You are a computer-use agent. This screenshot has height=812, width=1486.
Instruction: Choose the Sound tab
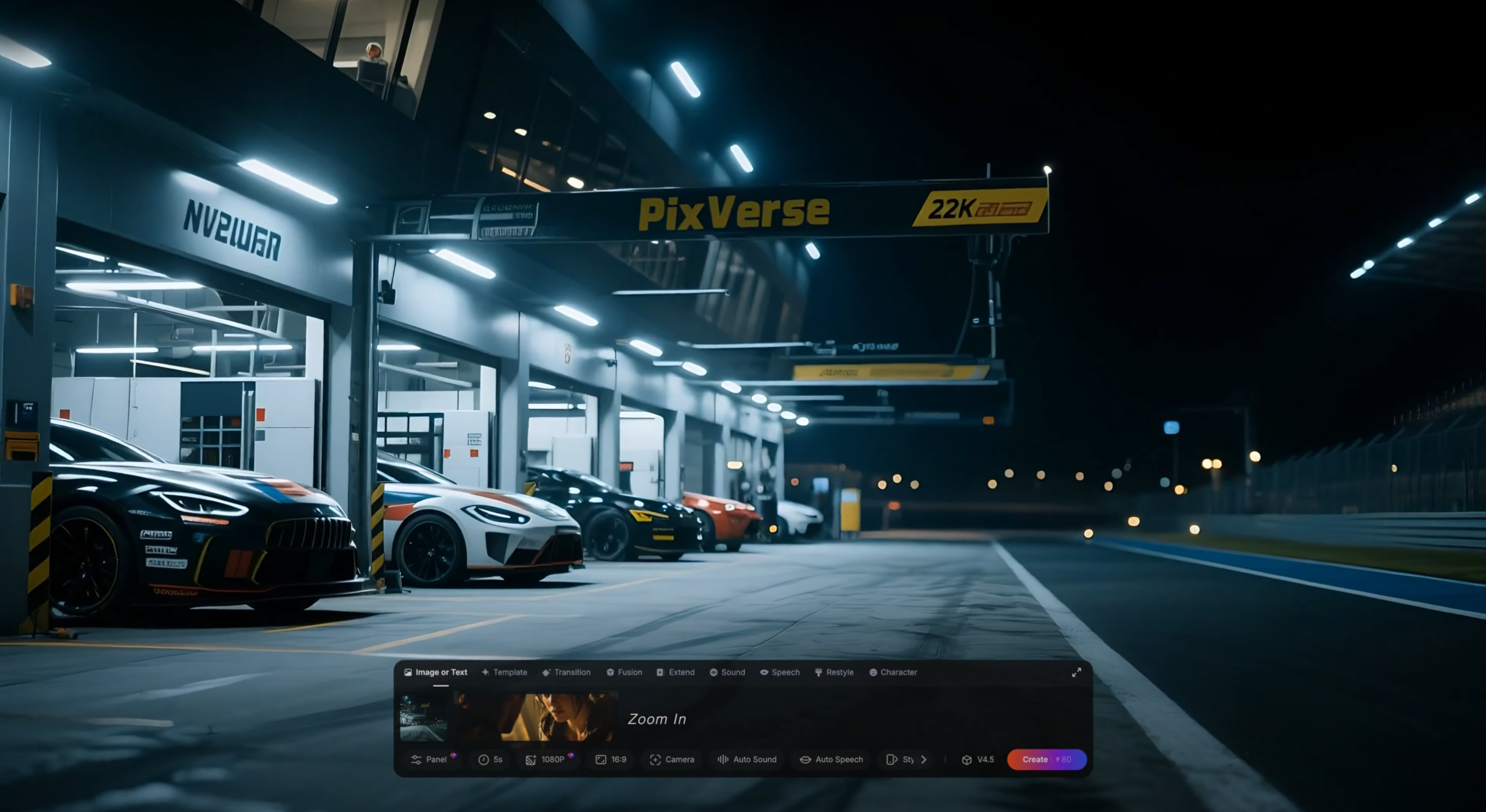pyautogui.click(x=727, y=672)
